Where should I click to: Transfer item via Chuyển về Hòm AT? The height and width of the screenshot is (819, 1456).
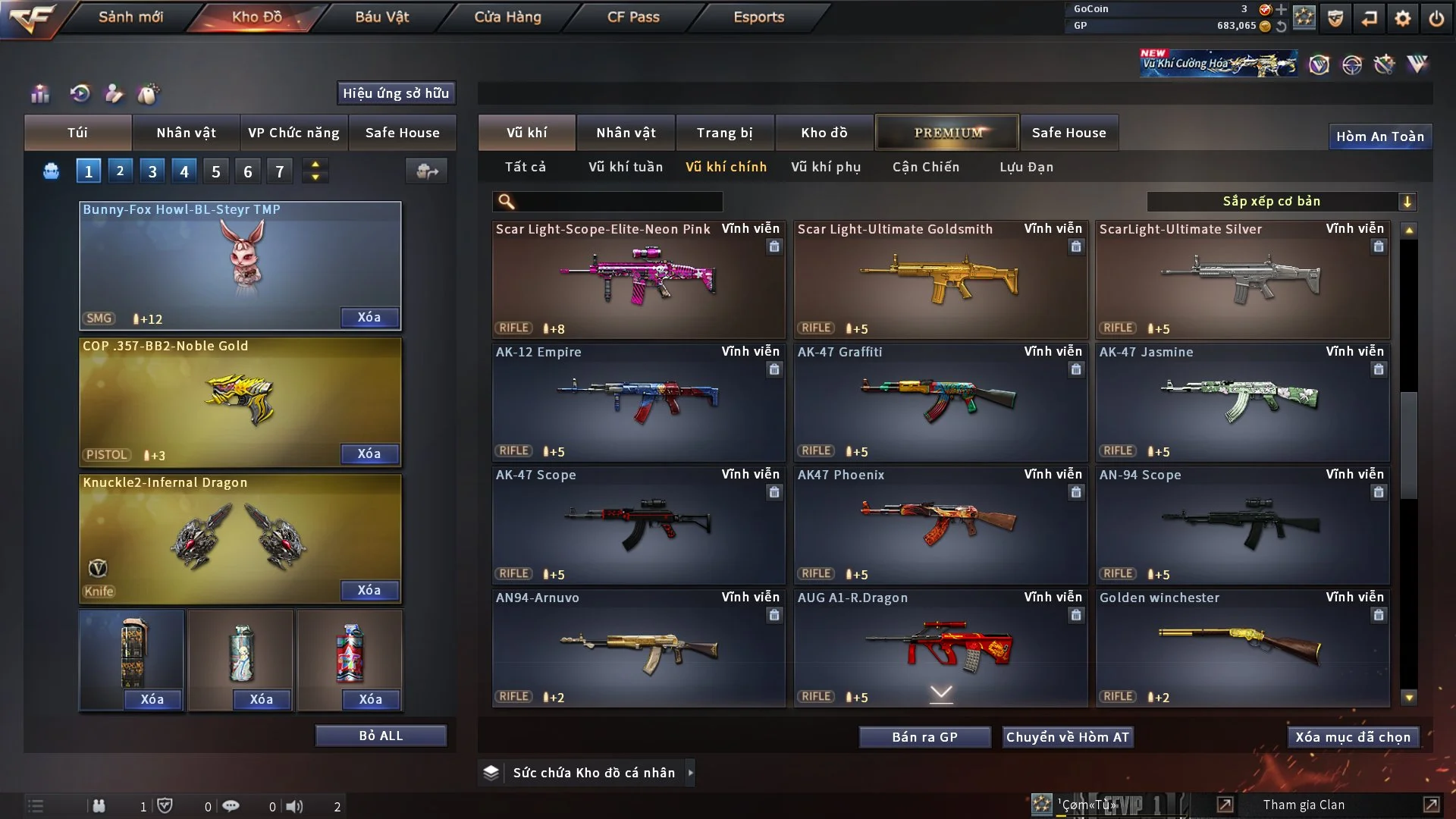(1067, 737)
